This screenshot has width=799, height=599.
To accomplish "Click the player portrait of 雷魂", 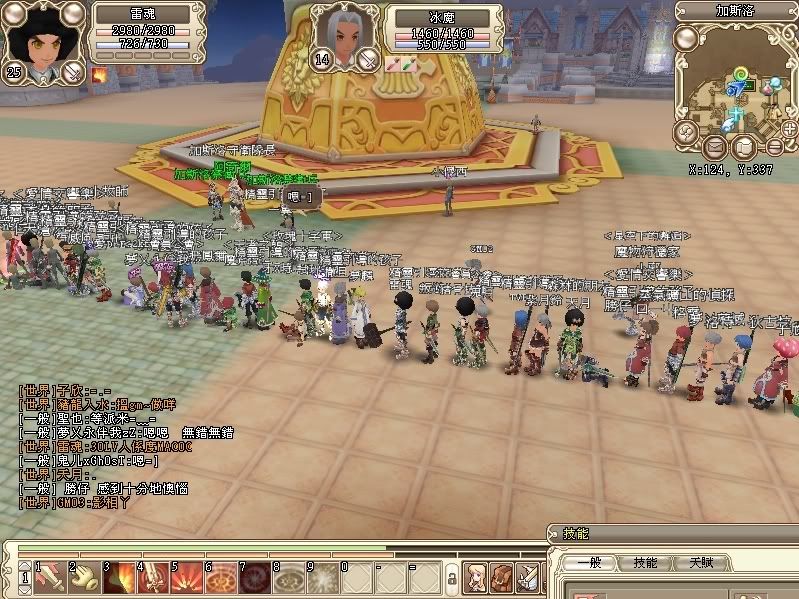I will click(40, 36).
